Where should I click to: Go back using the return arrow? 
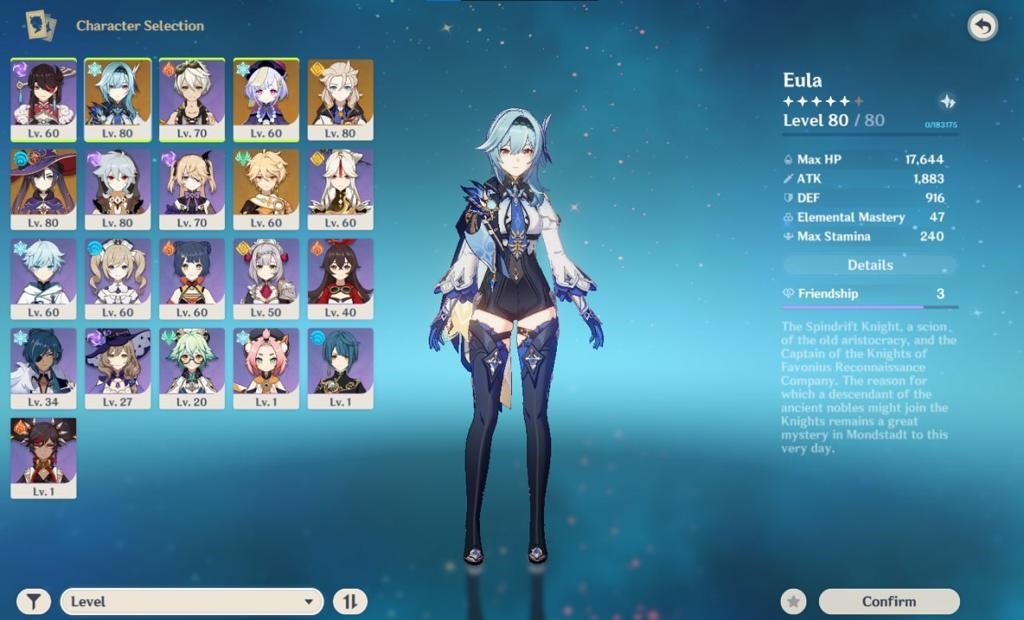pos(982,26)
